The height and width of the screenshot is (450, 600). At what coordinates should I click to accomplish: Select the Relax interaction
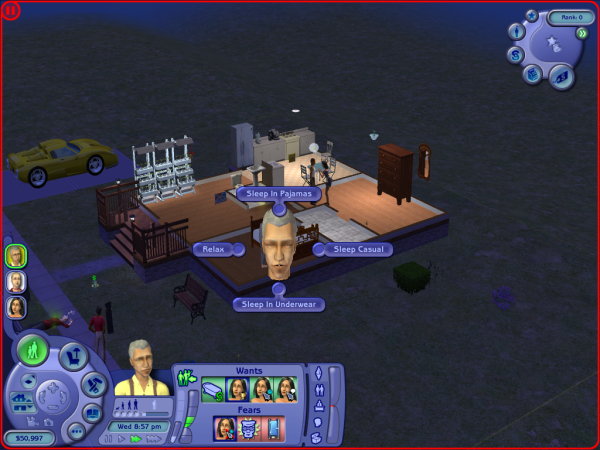[211, 249]
